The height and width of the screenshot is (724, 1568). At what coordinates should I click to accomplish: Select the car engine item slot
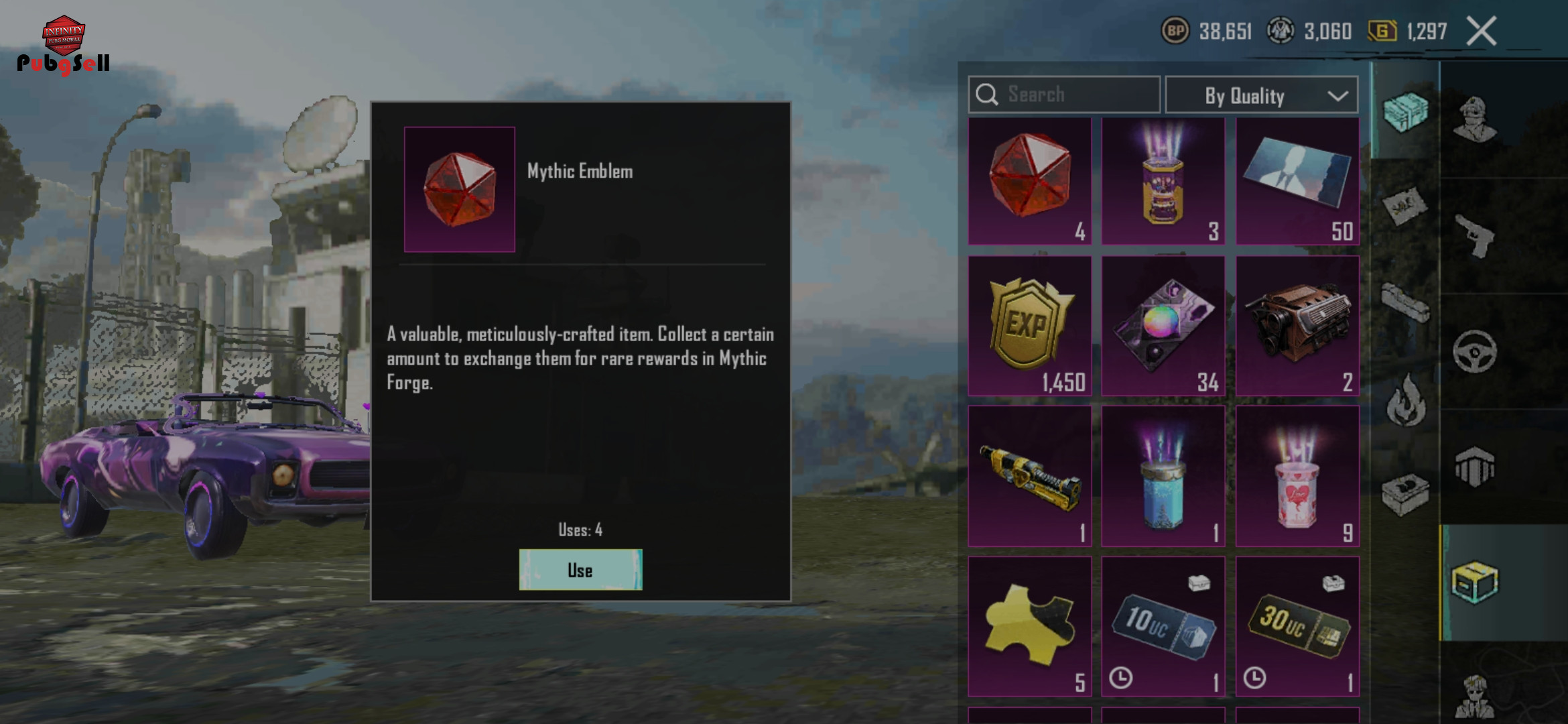pyautogui.click(x=1297, y=326)
